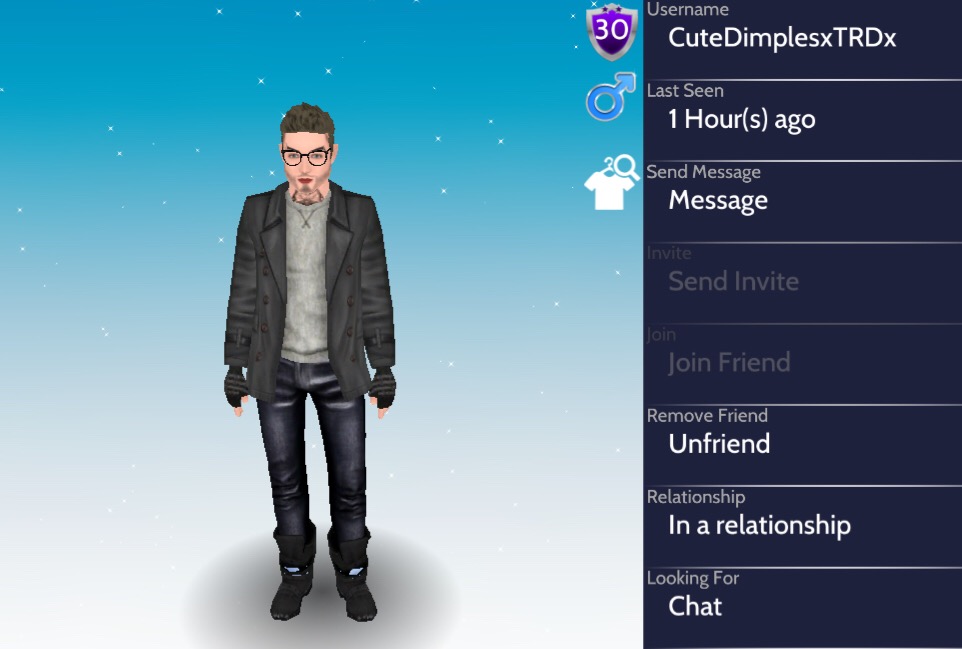Choose the Join Friend option

pyautogui.click(x=729, y=363)
